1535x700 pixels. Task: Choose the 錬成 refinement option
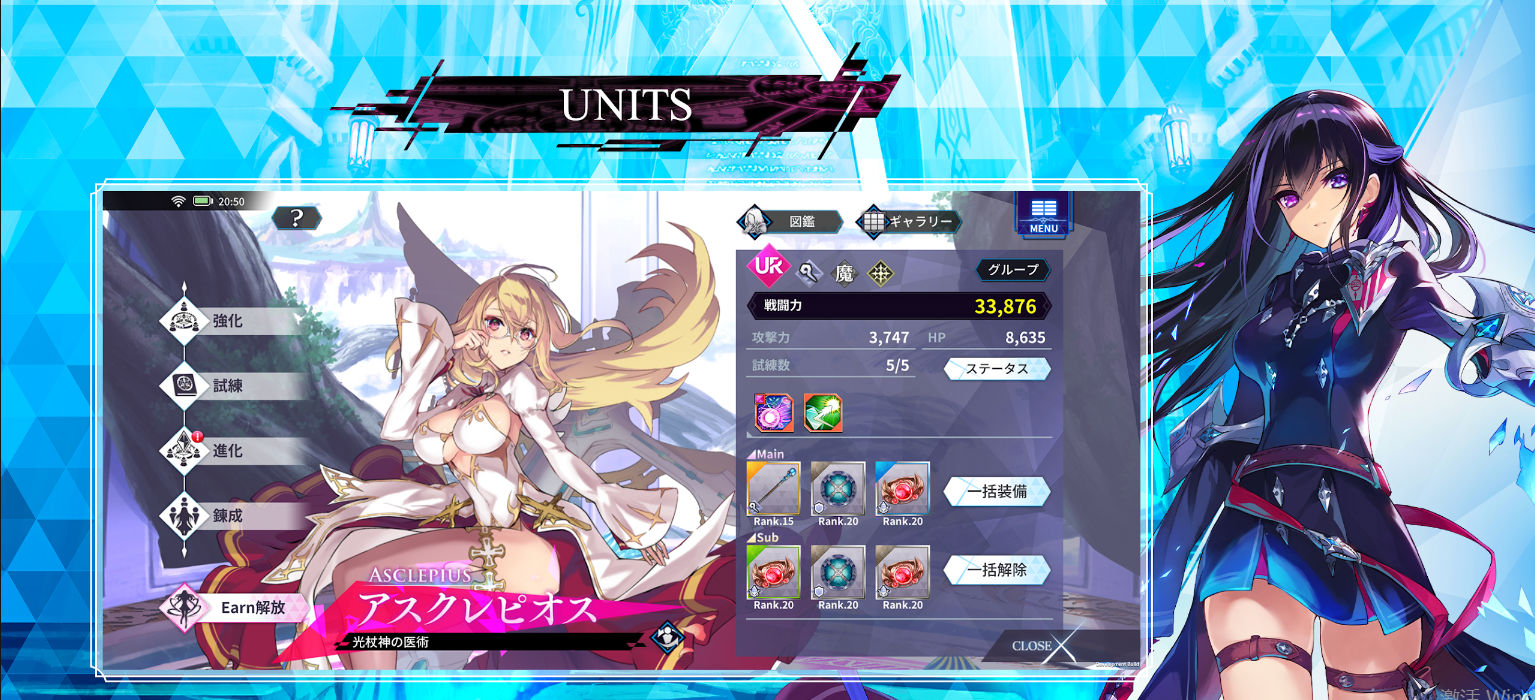tap(228, 516)
